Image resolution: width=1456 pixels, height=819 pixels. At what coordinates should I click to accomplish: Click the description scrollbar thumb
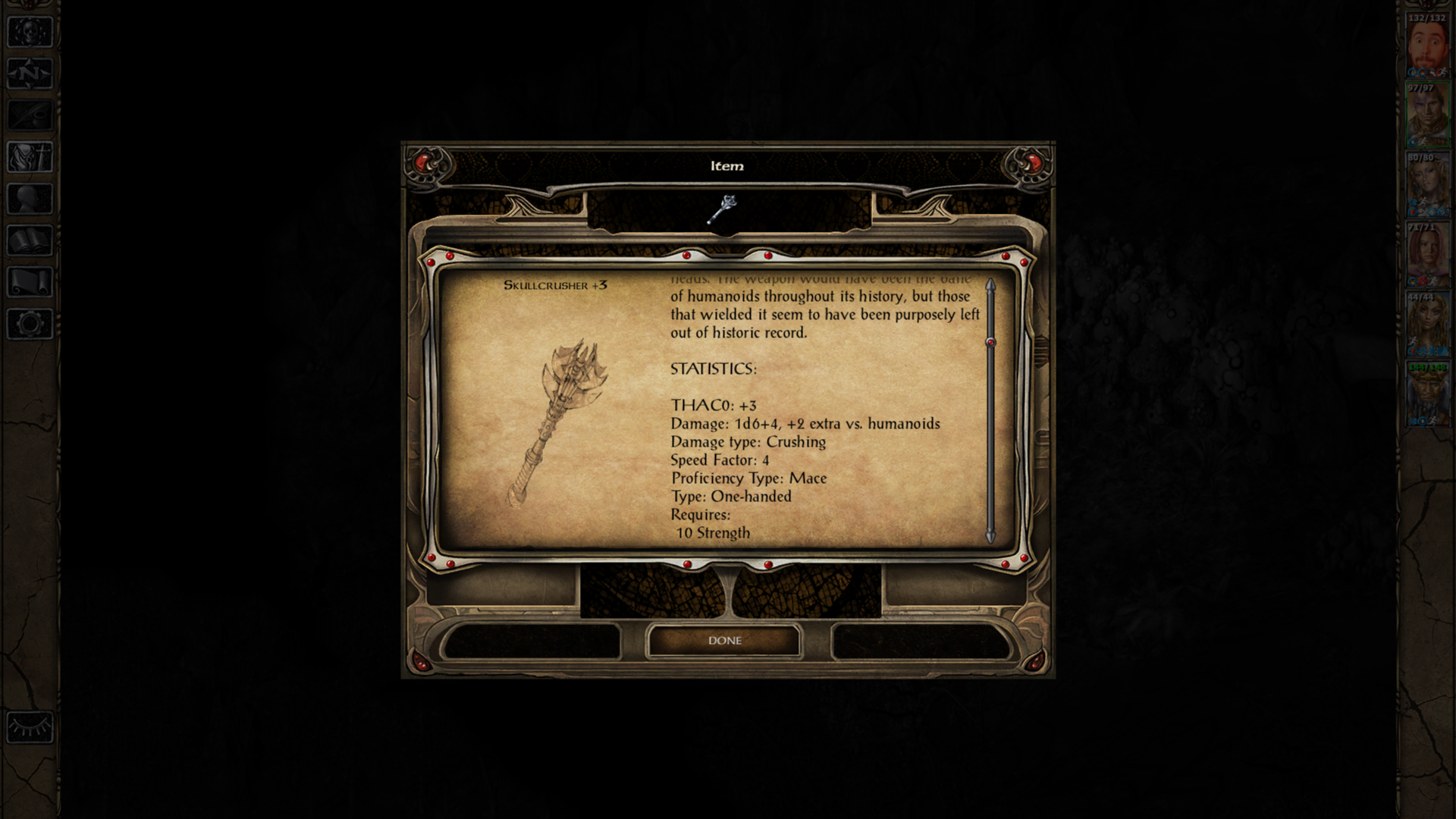(x=990, y=343)
